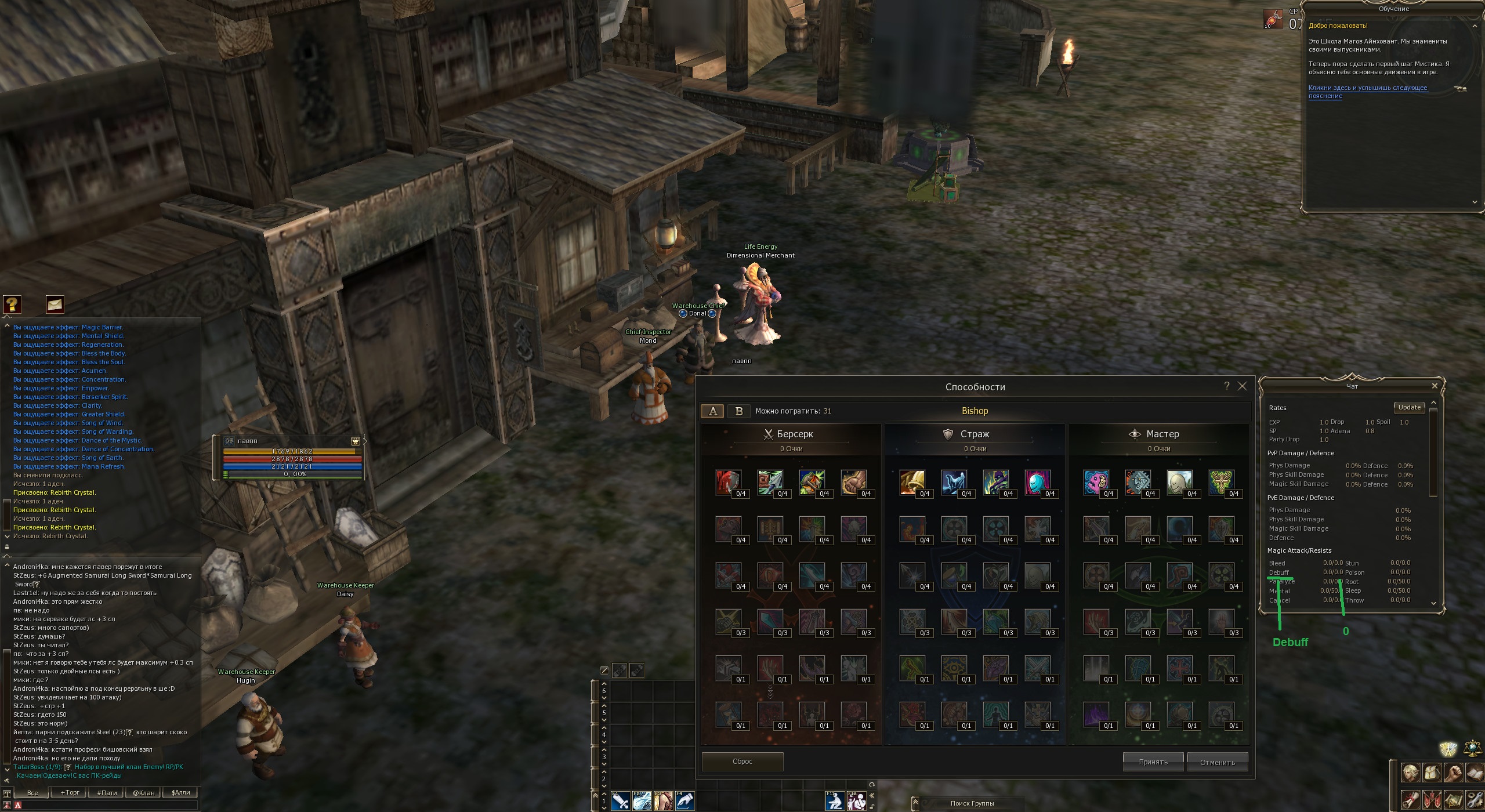This screenshot has height=812, width=1485.
Task: Switch chat to the +Торг tab
Action: (x=70, y=792)
